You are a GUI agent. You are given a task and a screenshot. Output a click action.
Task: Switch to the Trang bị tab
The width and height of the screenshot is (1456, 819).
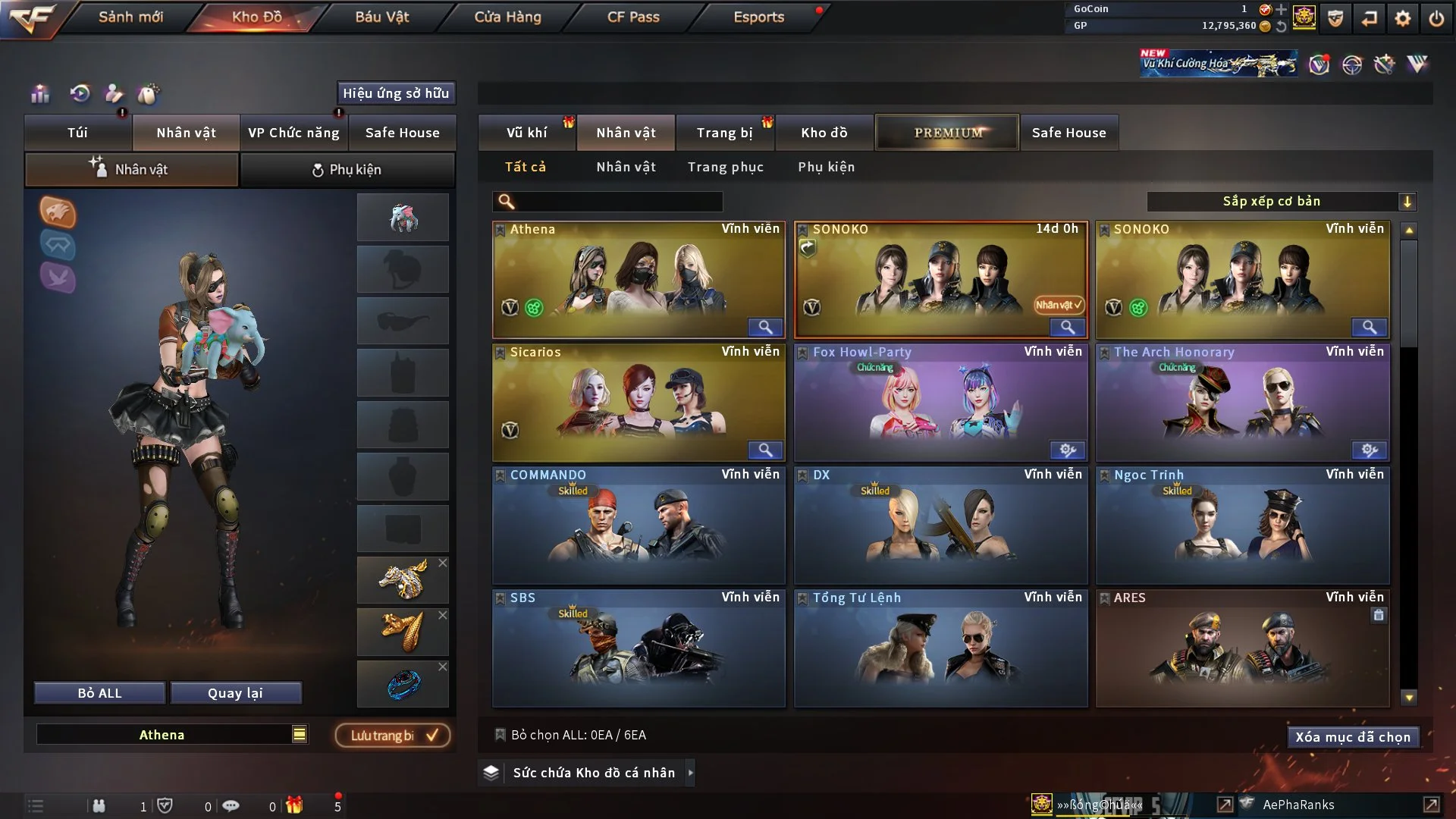[724, 133]
